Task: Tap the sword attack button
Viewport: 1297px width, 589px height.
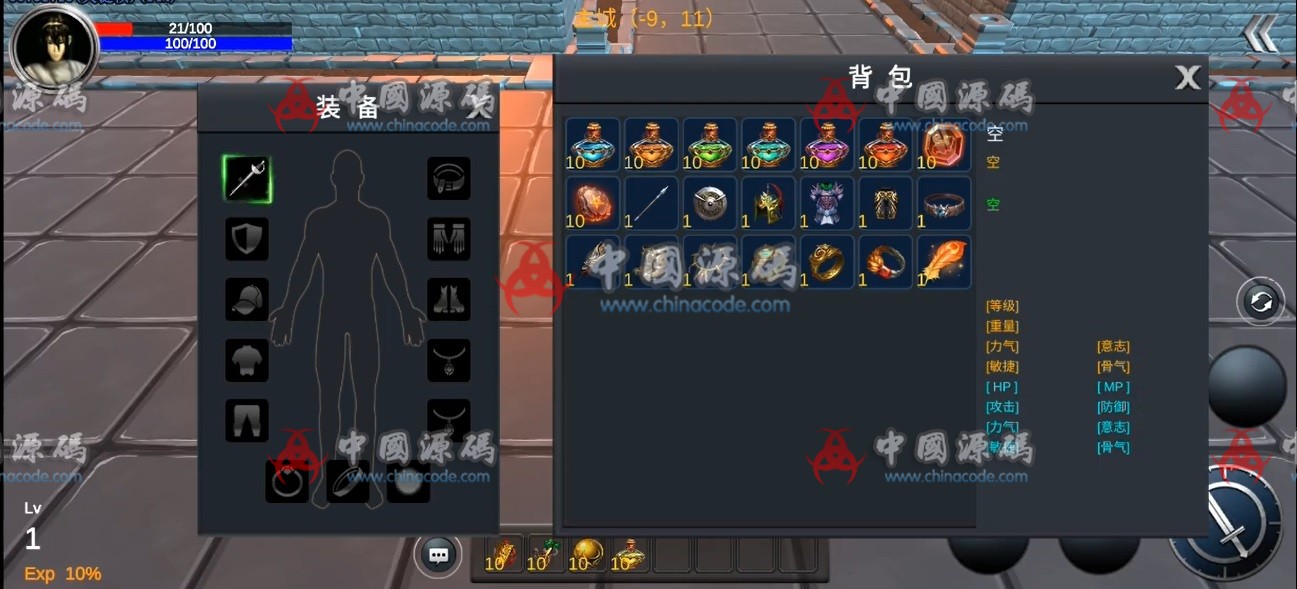Action: click(x=1228, y=522)
